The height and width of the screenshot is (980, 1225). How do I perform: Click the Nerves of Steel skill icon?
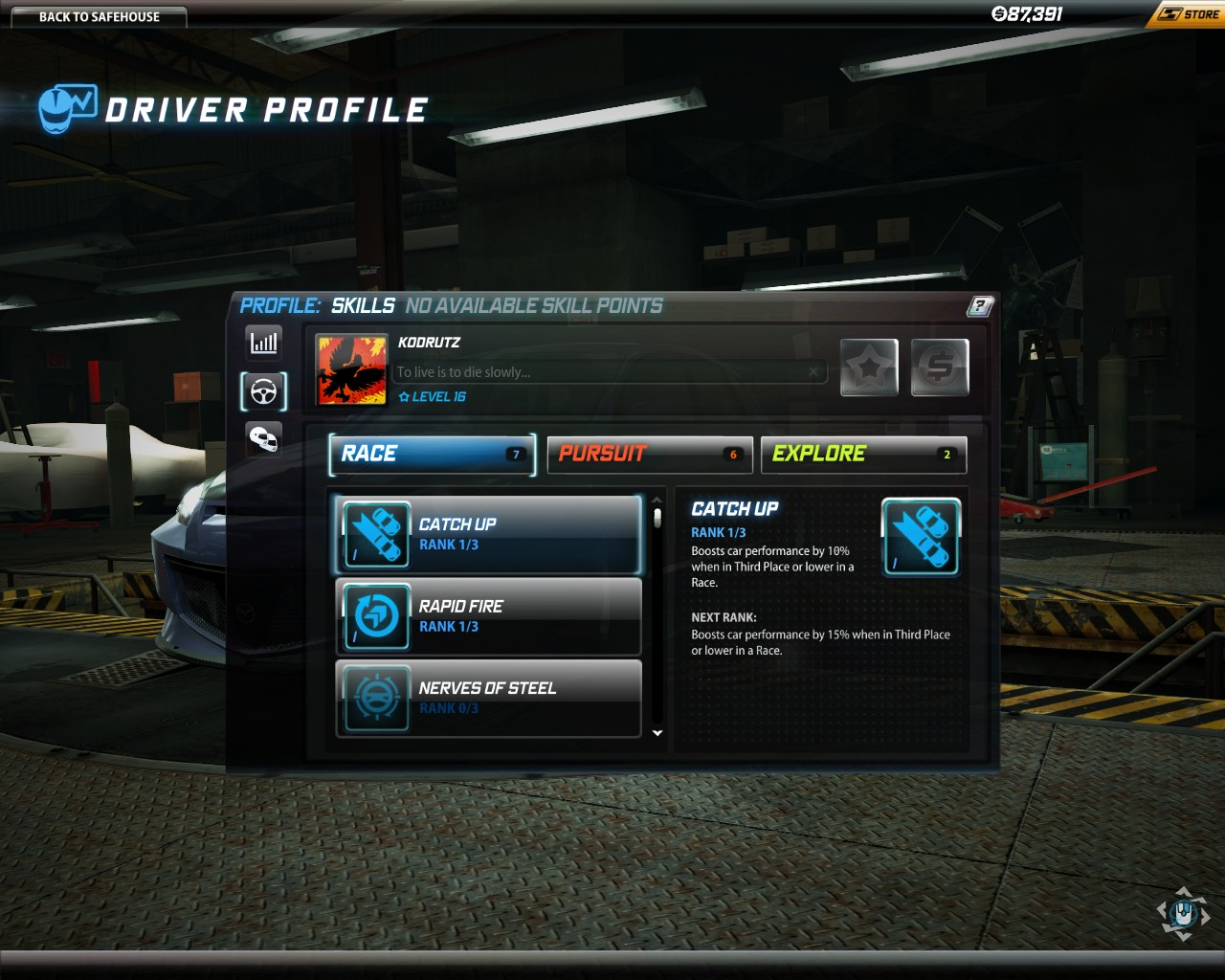pyautogui.click(x=375, y=699)
